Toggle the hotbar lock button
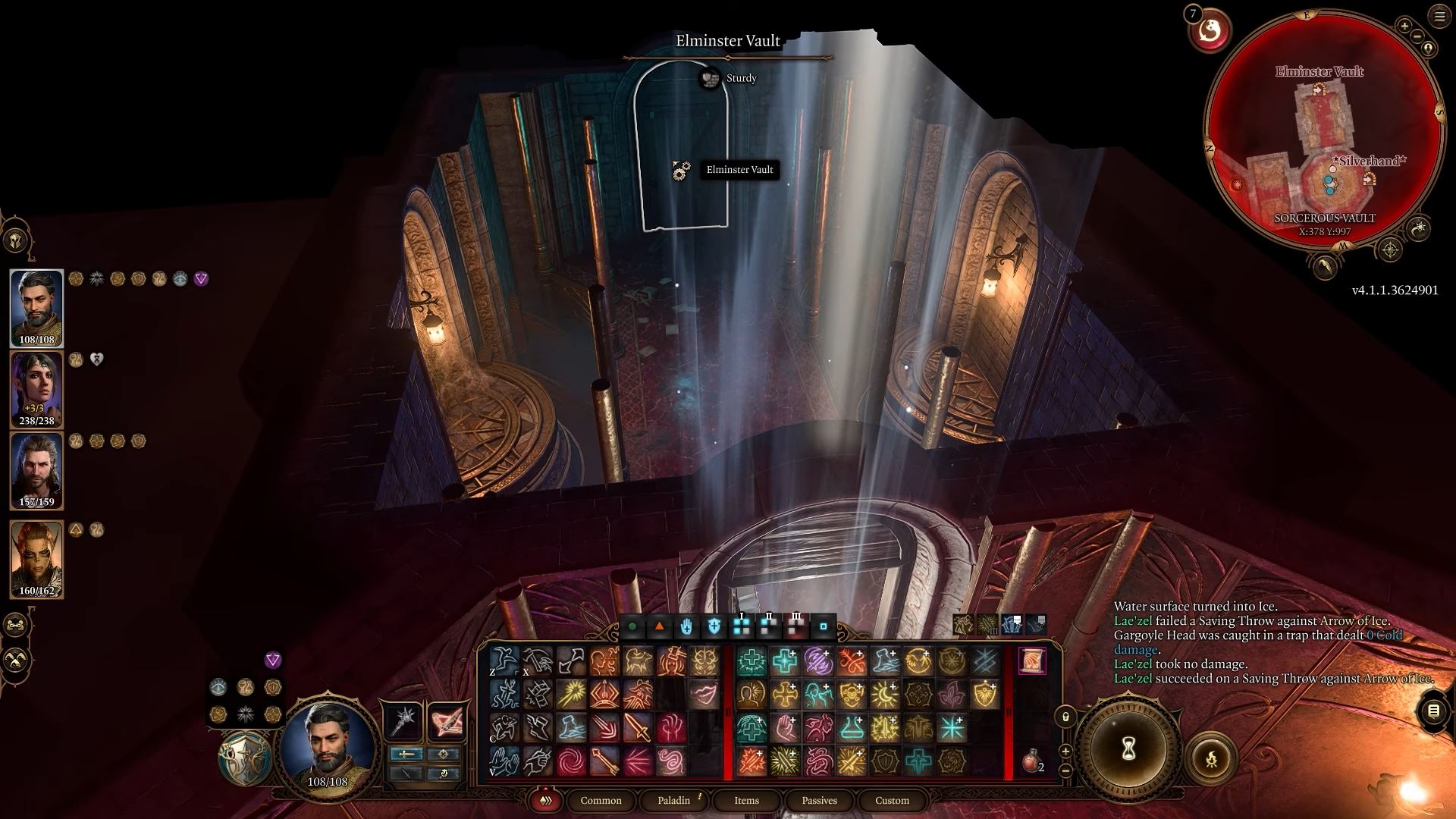Viewport: 1456px width, 819px height. tap(1065, 717)
